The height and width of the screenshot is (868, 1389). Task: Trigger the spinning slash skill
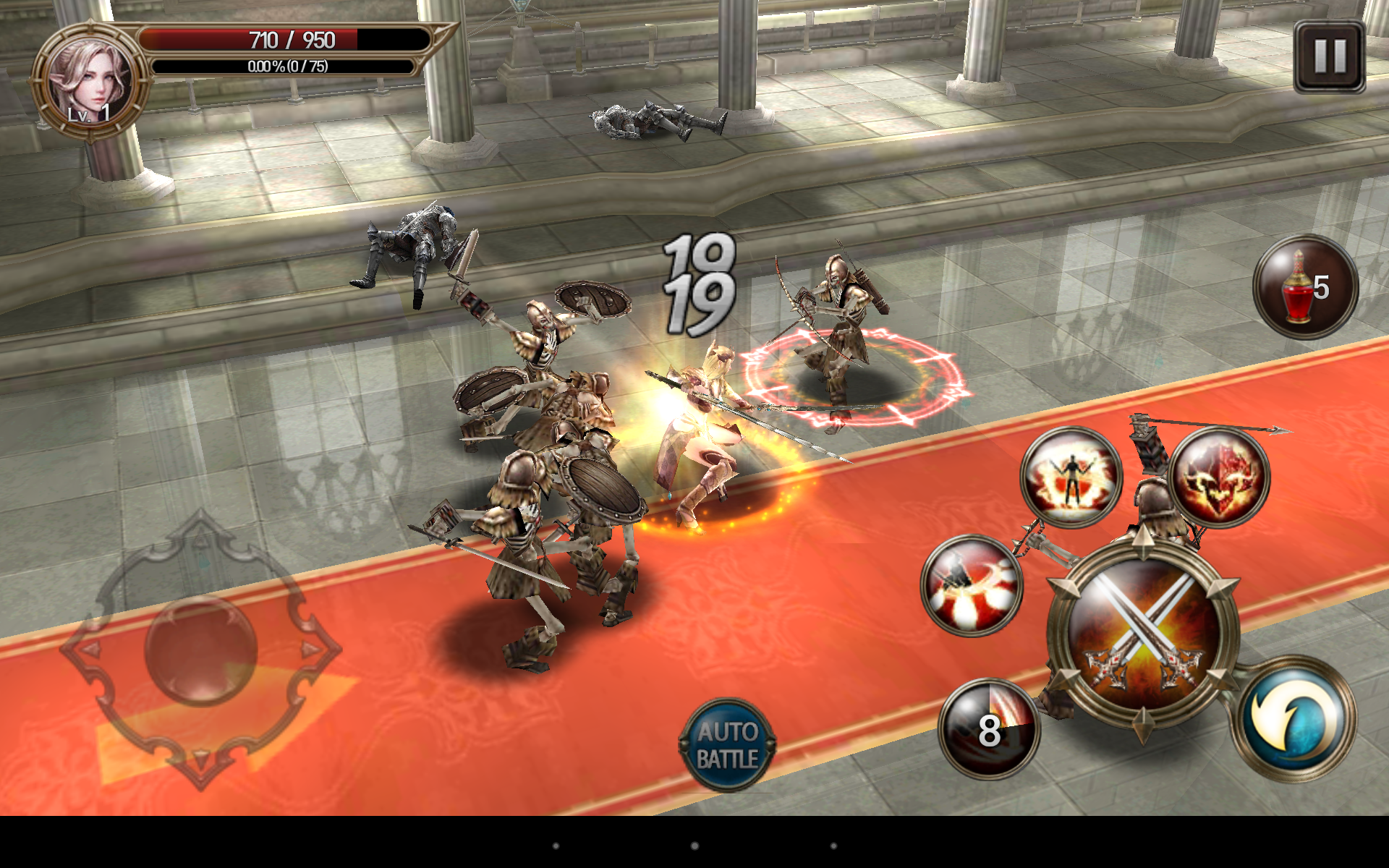972,586
